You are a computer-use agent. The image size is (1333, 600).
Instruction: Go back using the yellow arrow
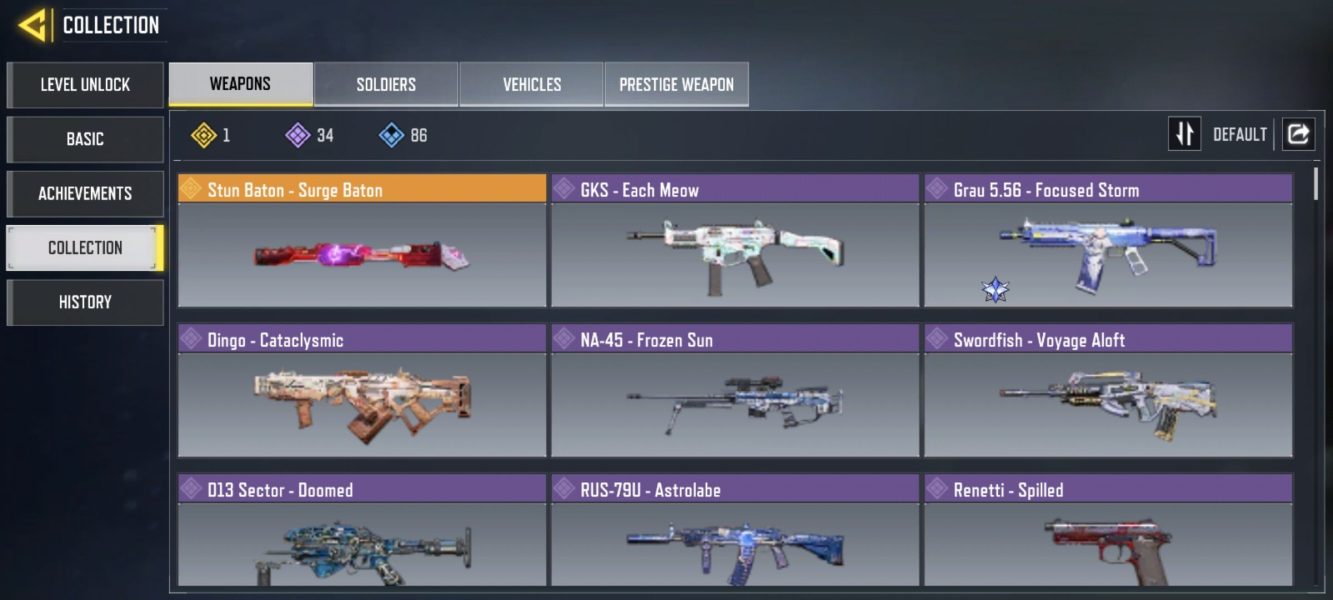(33, 24)
